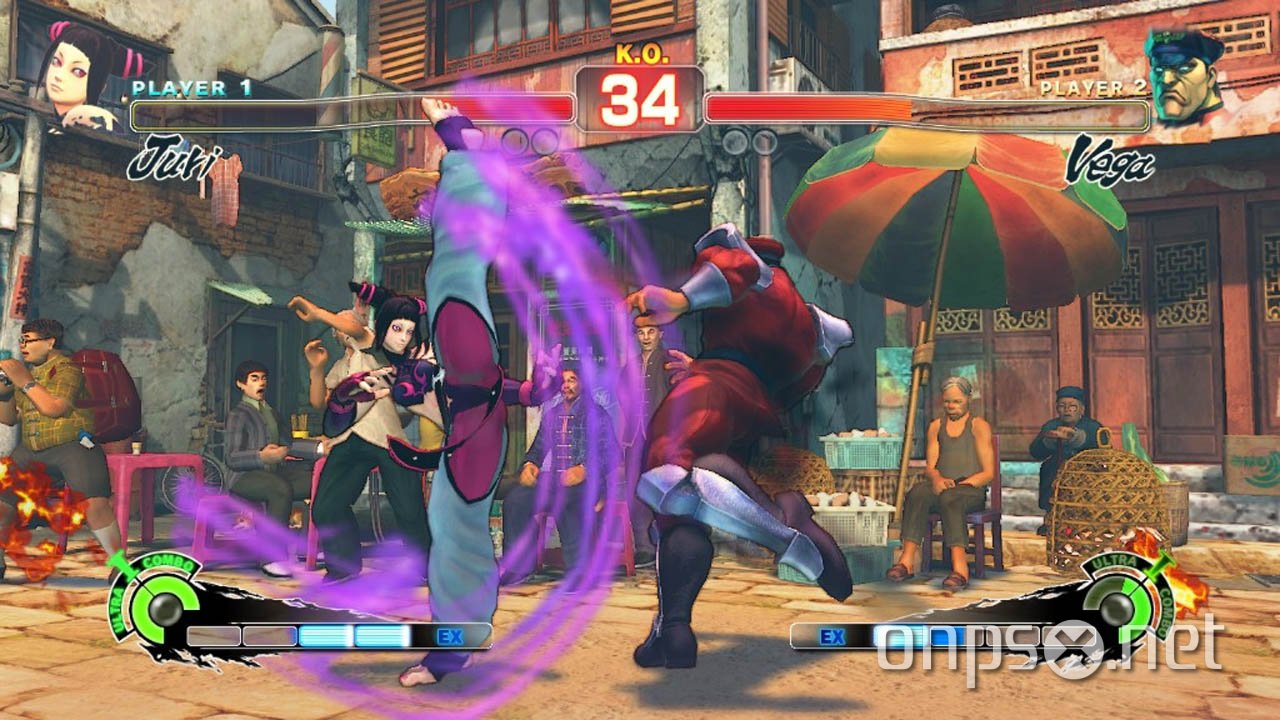Screen dimensions: 1280x720
Task: Click the PLAYER 2 label
Action: (x=1095, y=86)
